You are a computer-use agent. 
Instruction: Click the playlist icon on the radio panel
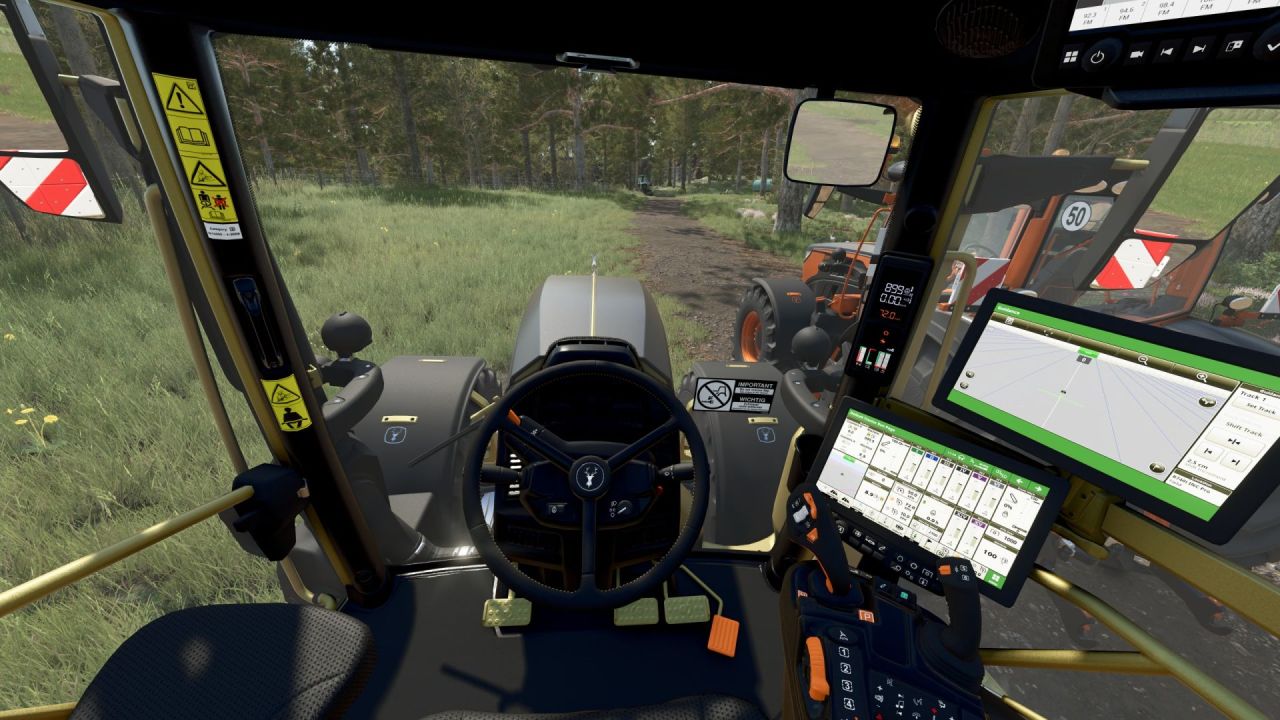[x=1233, y=44]
